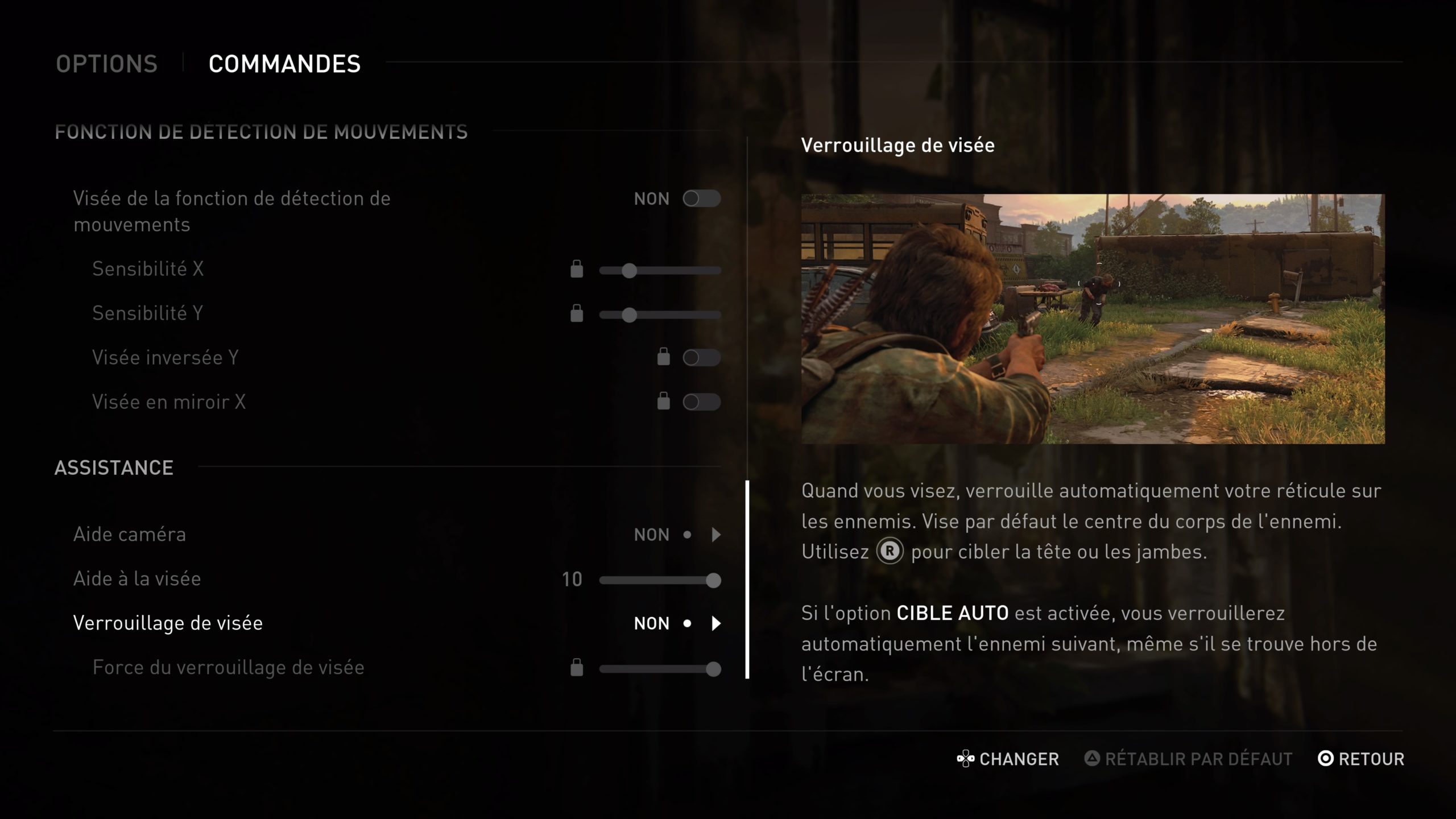Open the Verrouillage de visée preview image
The width and height of the screenshot is (1456, 819).
(x=1093, y=318)
